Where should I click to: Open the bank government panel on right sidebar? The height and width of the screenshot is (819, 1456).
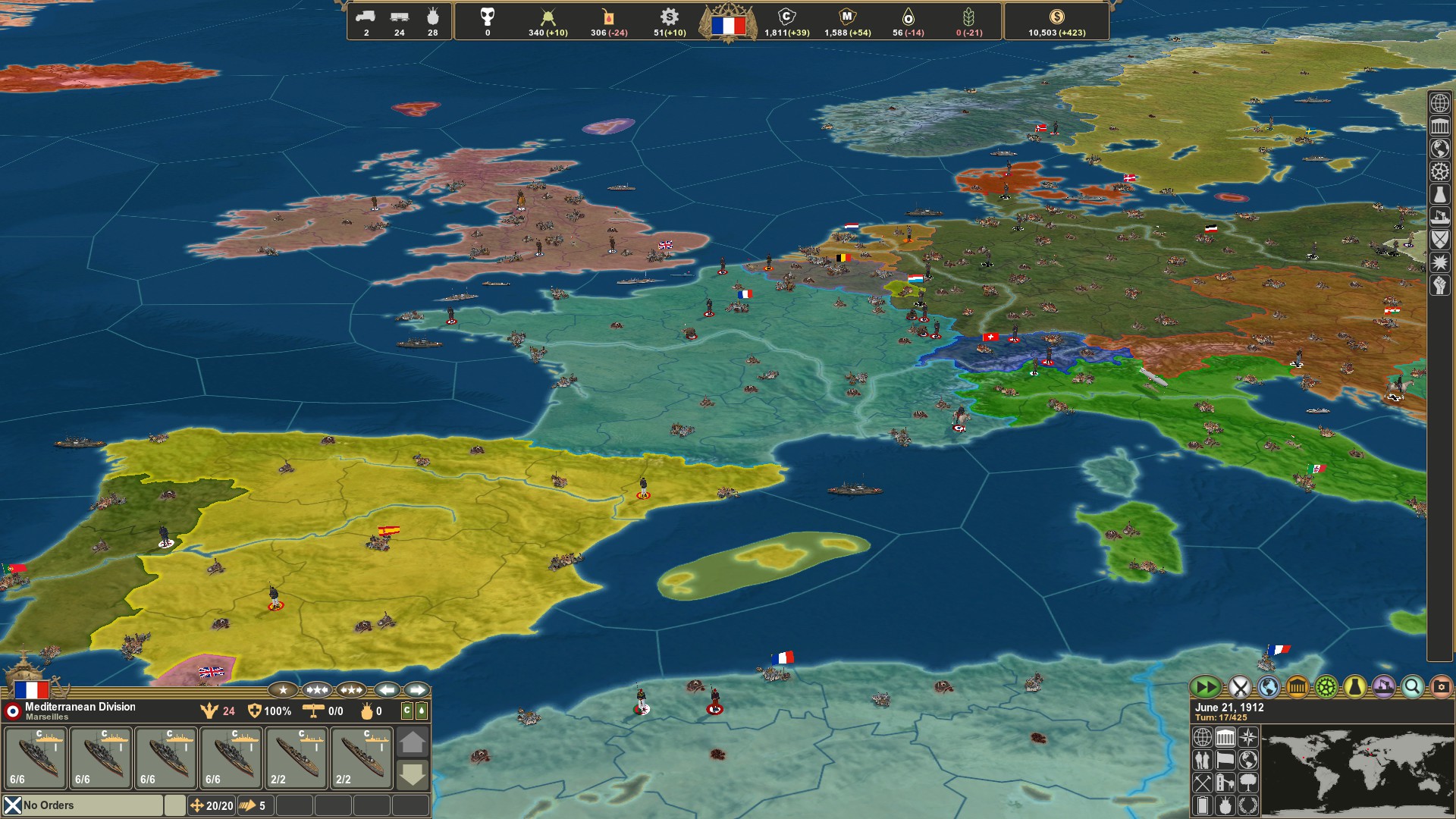tap(1440, 126)
